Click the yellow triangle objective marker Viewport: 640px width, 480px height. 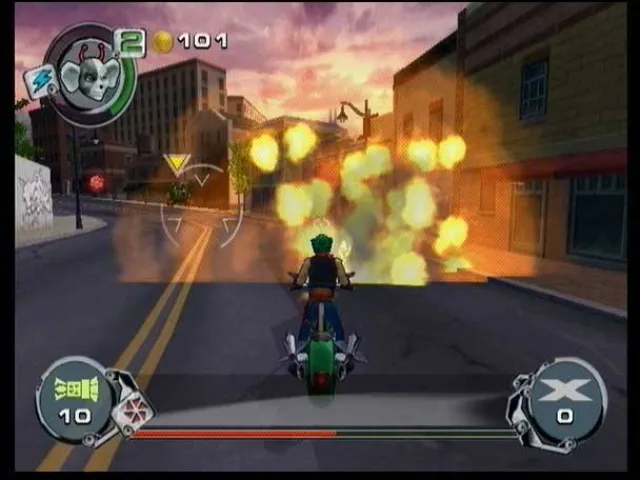tap(178, 164)
